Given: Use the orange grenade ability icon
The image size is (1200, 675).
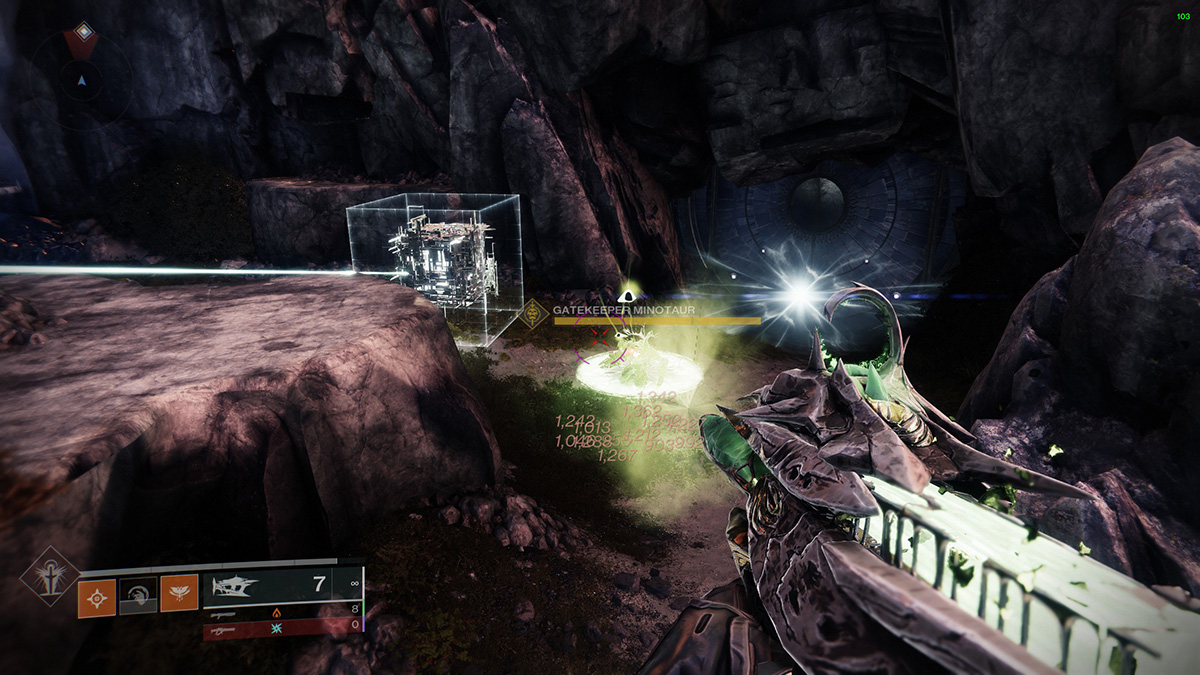Looking at the screenshot, I should (97, 598).
